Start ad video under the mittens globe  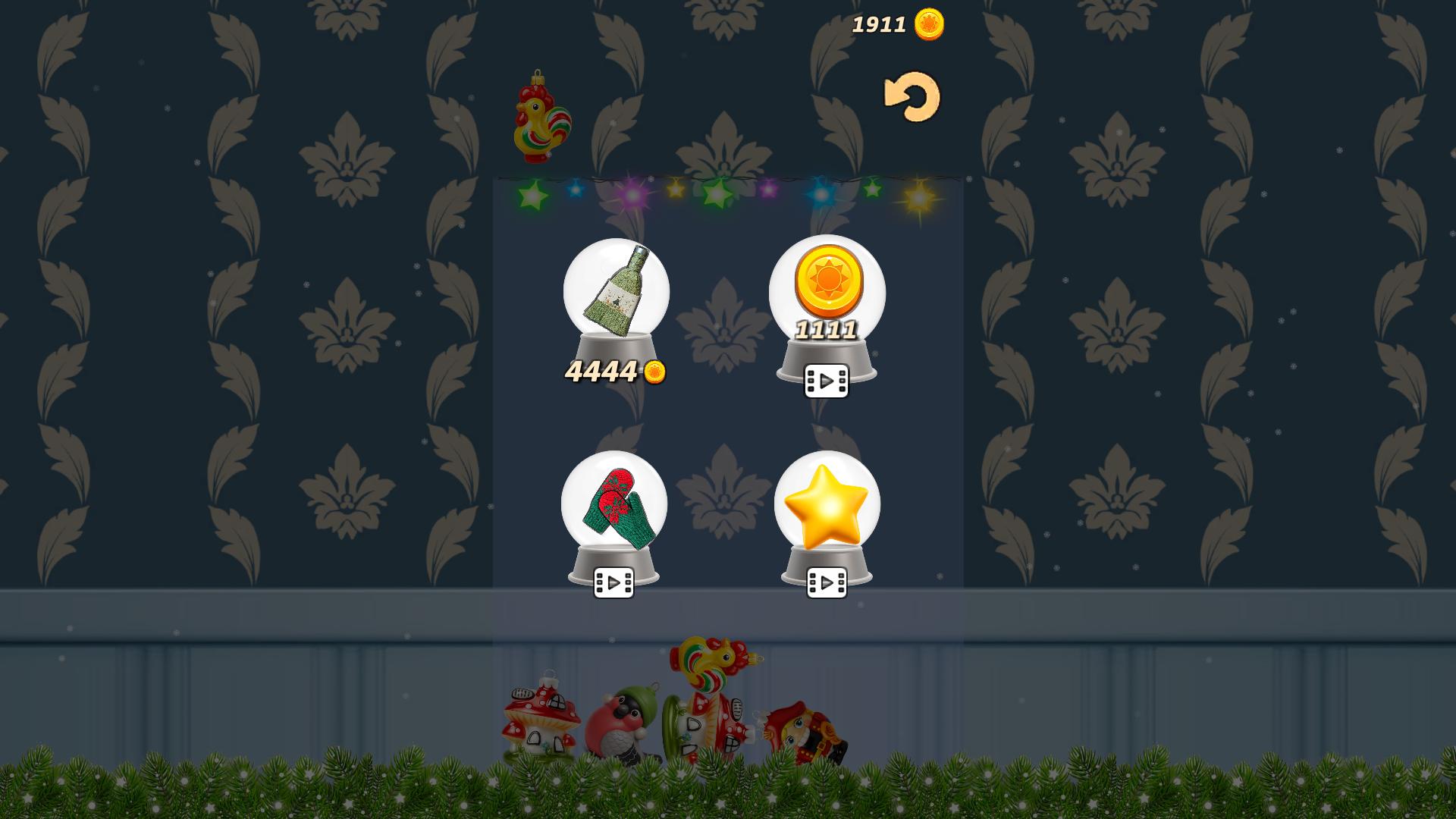(614, 582)
